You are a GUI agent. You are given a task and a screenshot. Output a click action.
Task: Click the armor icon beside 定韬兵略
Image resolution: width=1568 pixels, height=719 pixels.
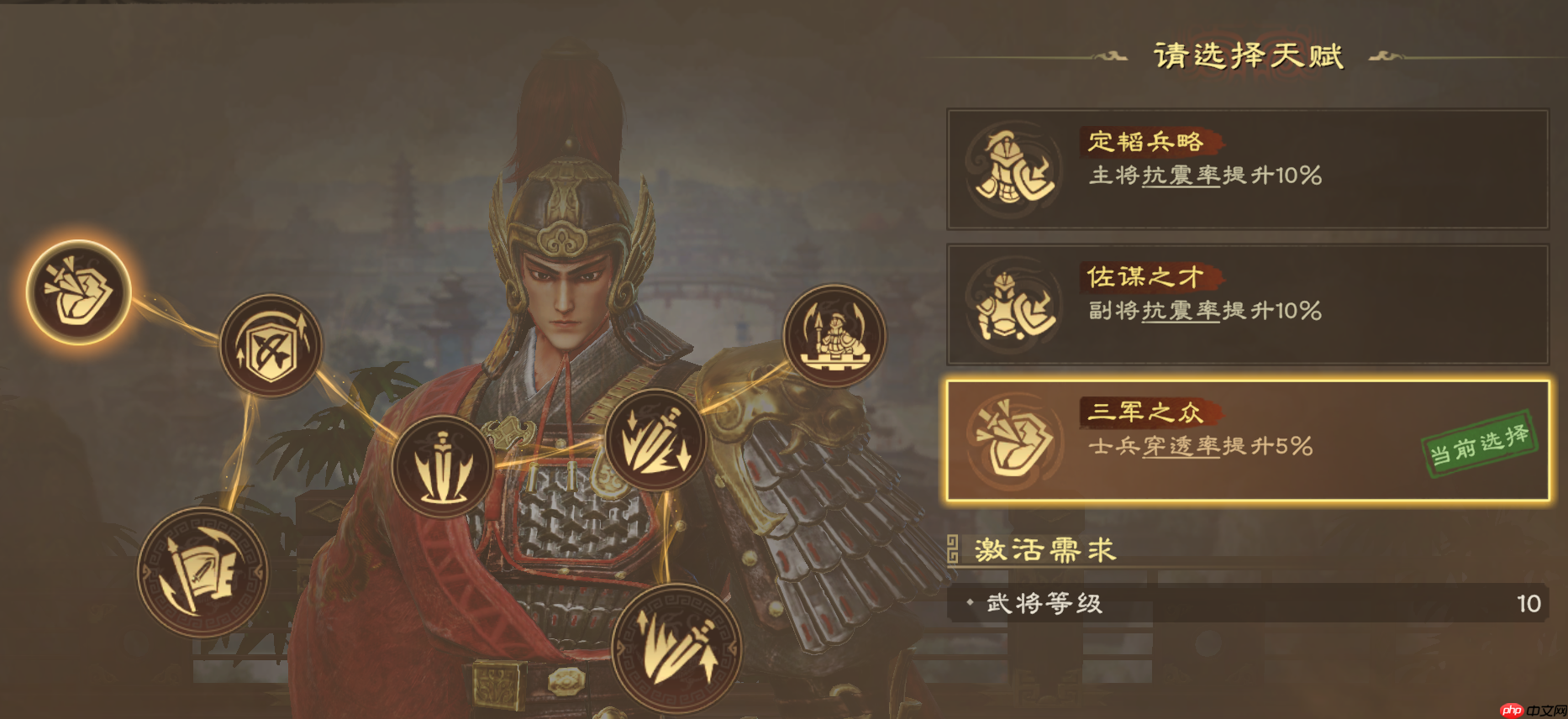[1013, 163]
